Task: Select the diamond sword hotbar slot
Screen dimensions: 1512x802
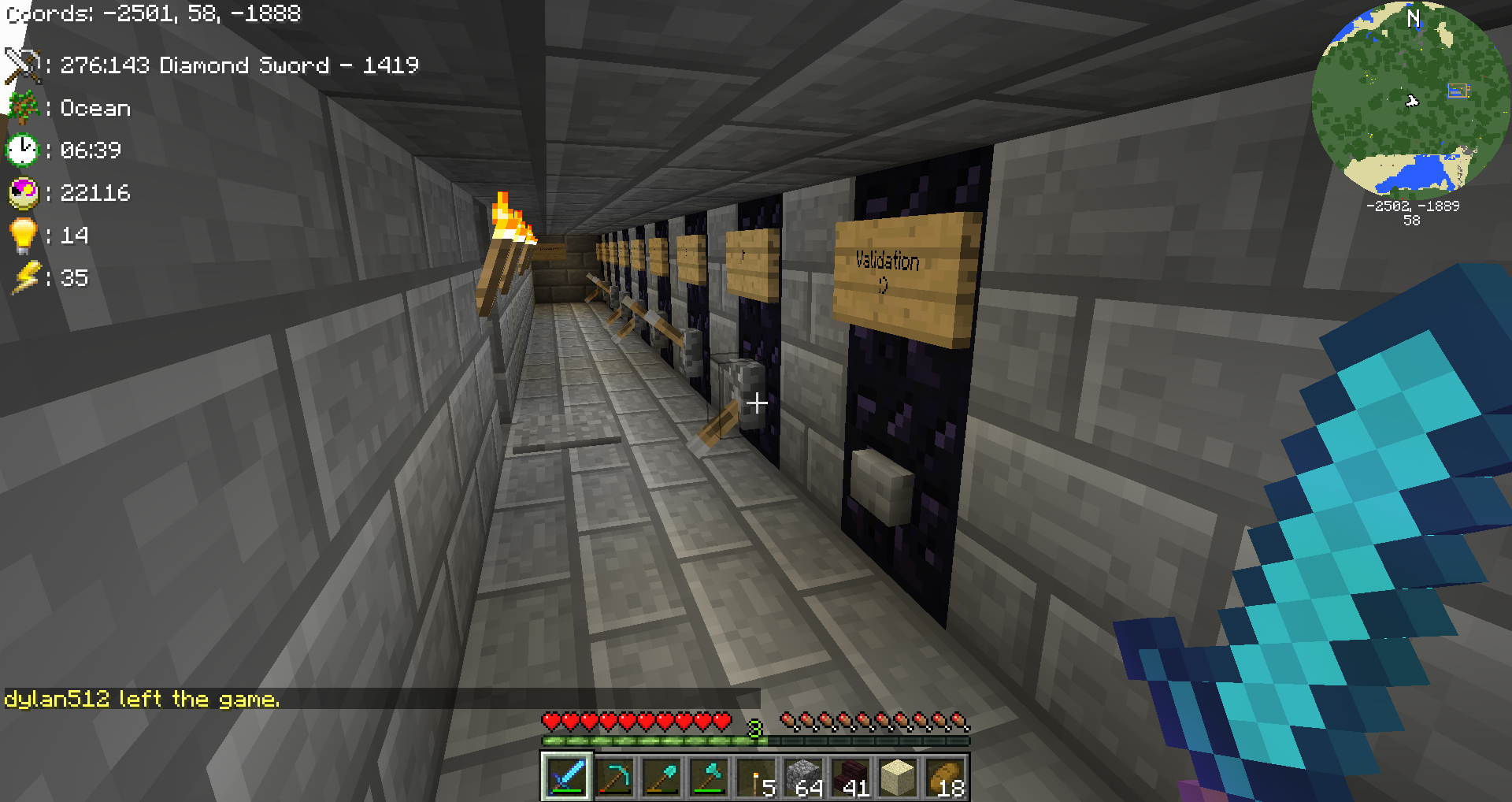Action: [x=566, y=777]
